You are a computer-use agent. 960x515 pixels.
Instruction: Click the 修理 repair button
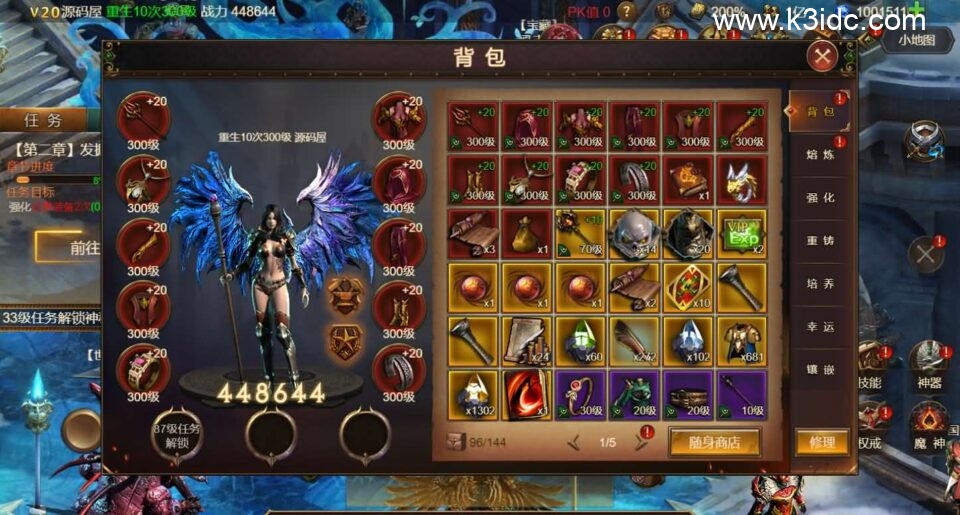click(822, 442)
